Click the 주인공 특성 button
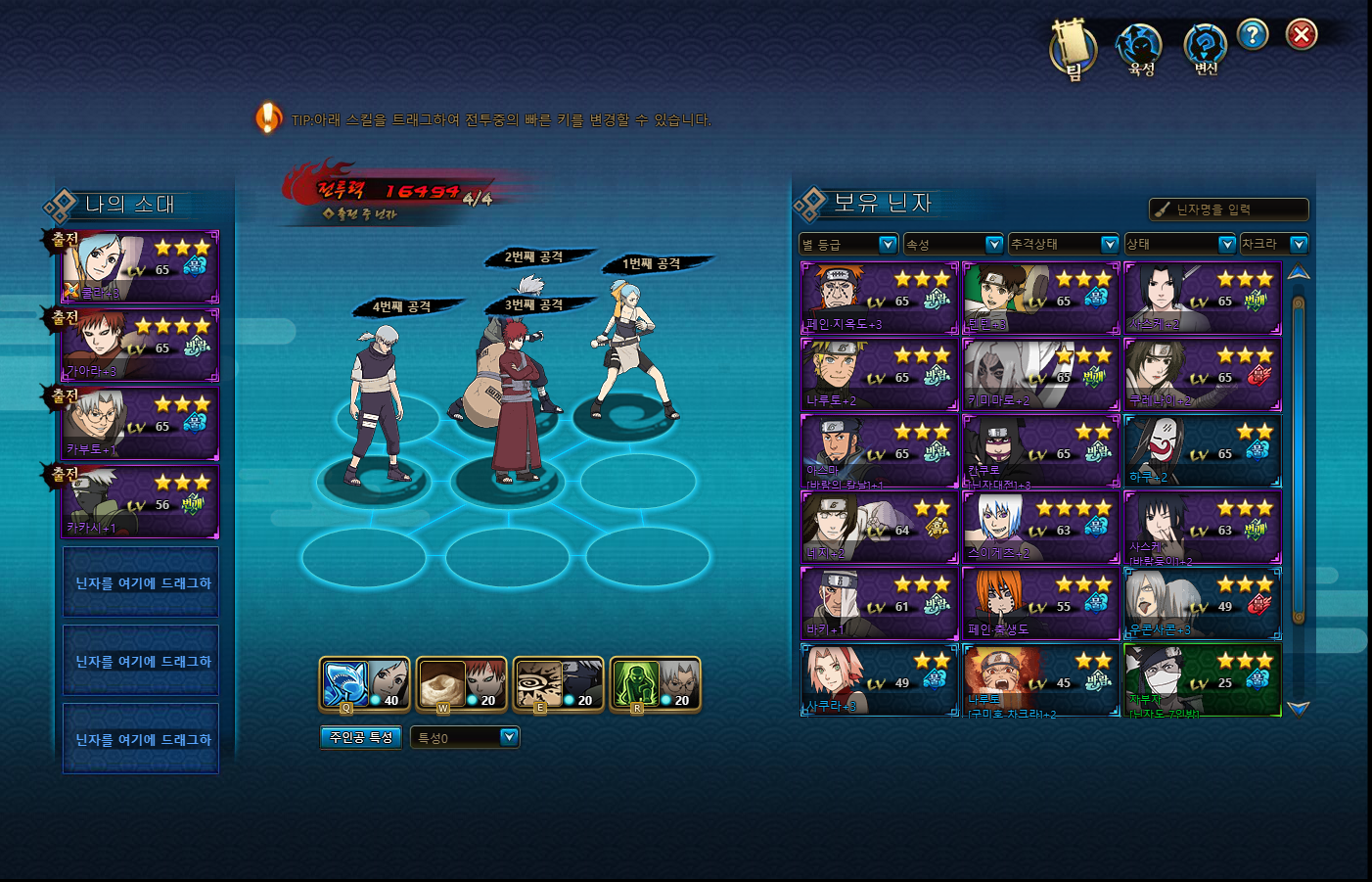The height and width of the screenshot is (882, 1372). coord(361,737)
